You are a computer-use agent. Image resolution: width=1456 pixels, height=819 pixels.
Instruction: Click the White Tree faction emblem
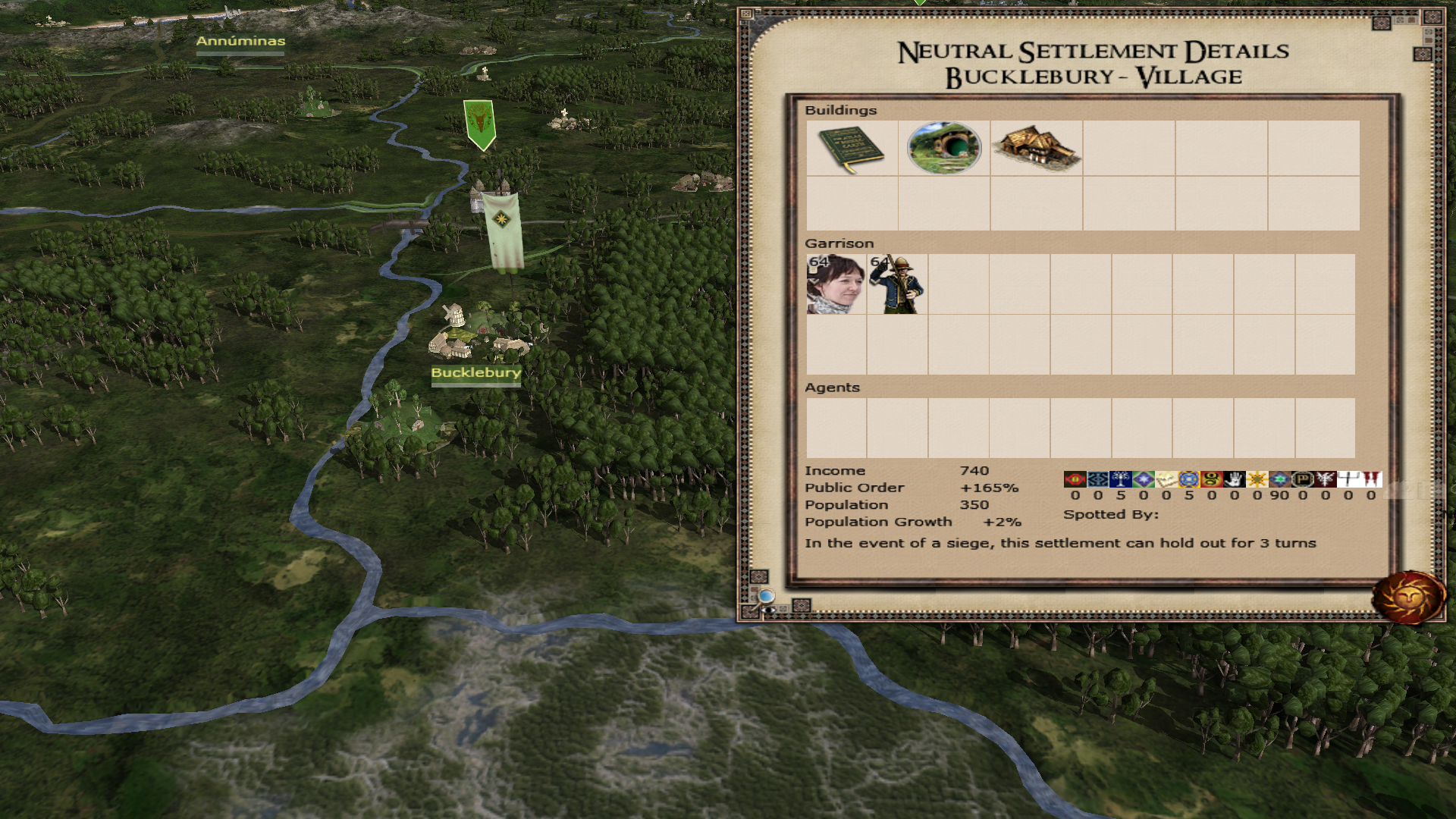[x=1120, y=479]
